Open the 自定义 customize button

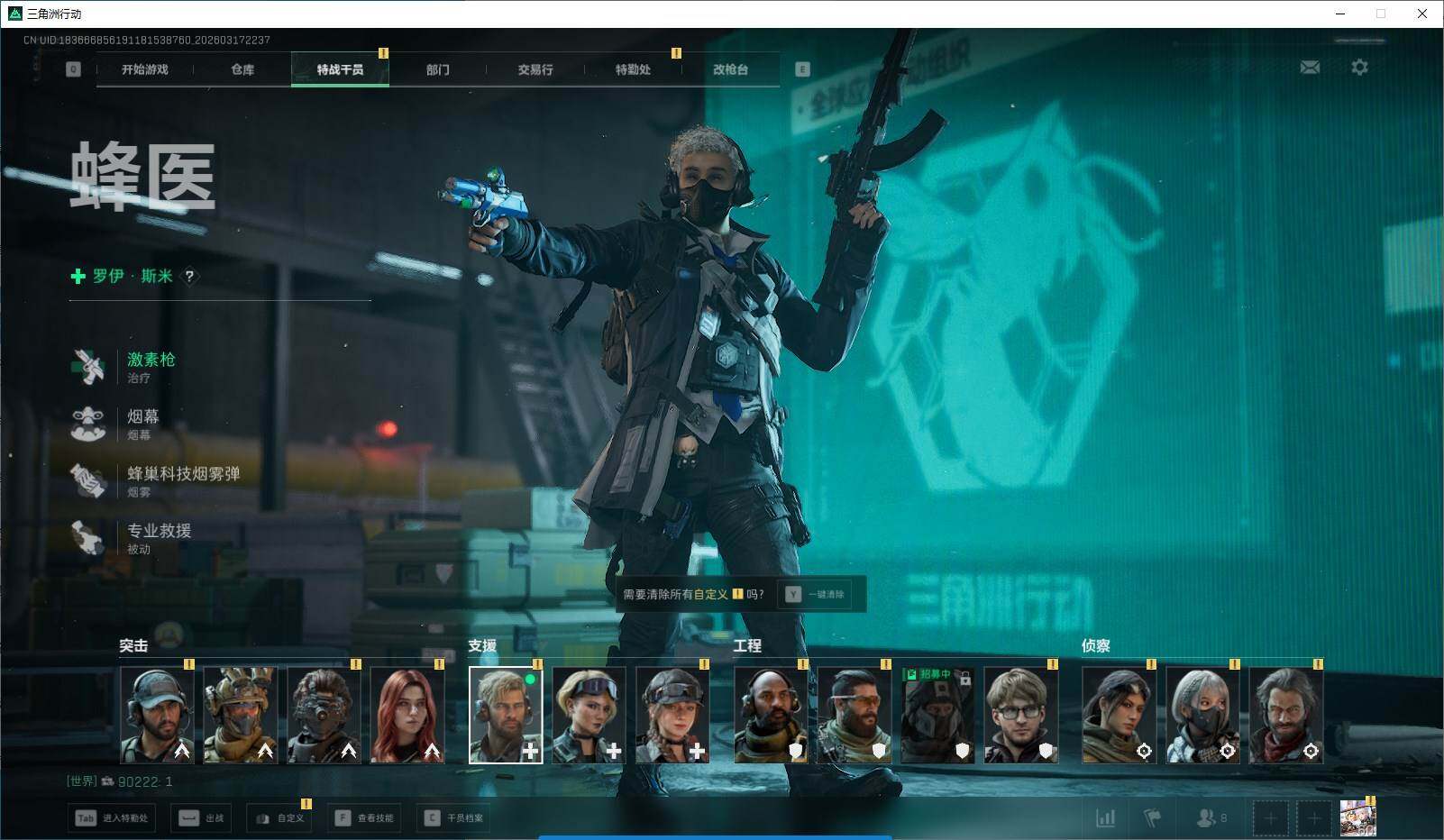(280, 818)
